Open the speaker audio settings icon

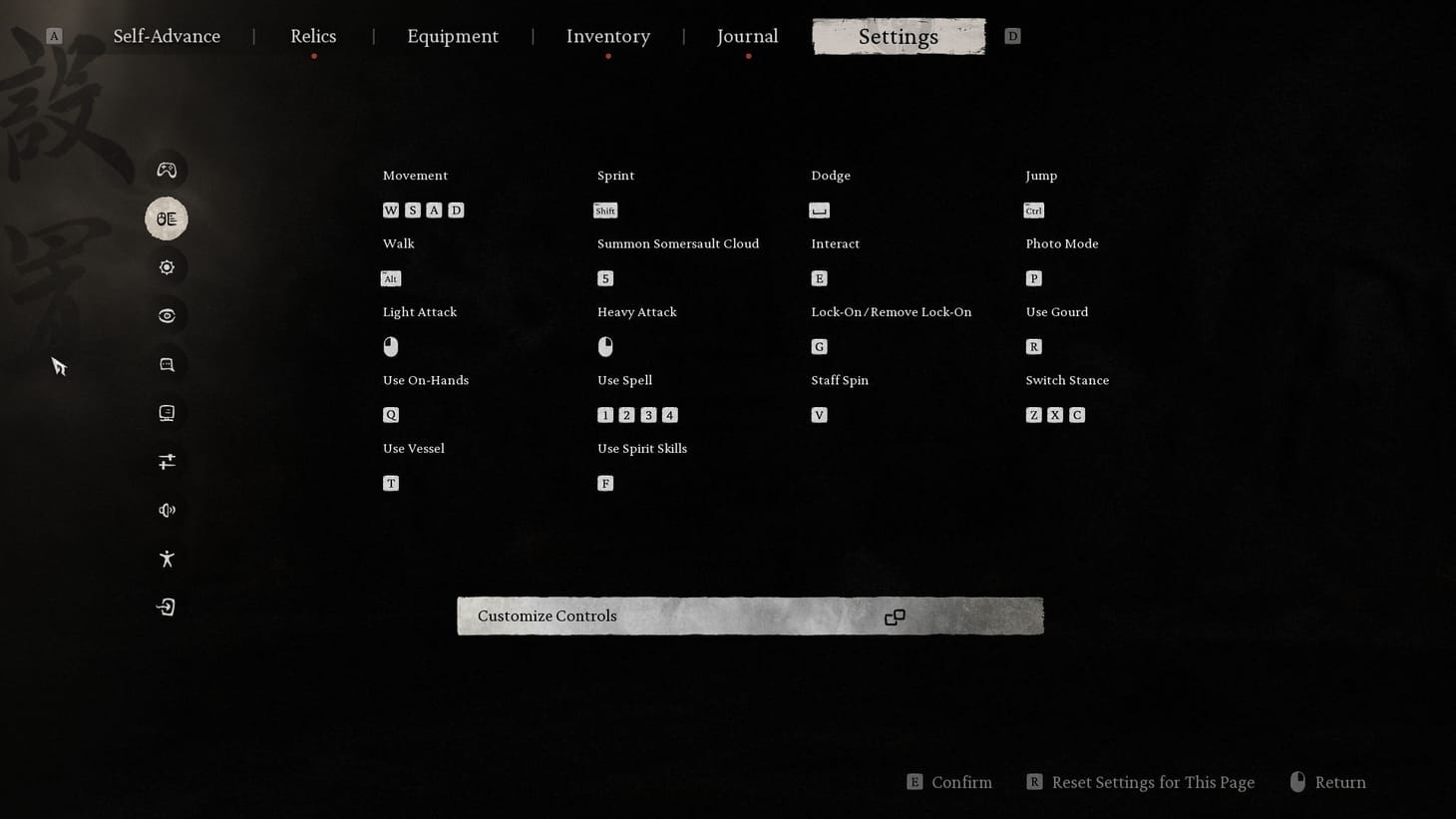pos(166,509)
